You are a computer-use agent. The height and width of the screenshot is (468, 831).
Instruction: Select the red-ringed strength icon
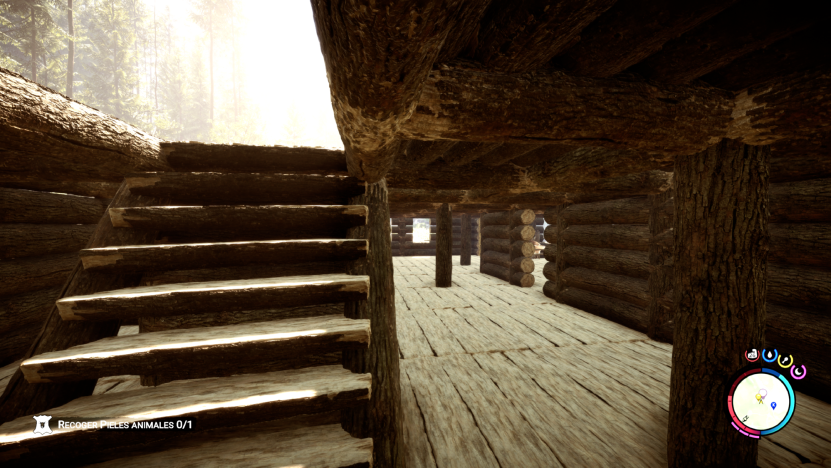(752, 355)
